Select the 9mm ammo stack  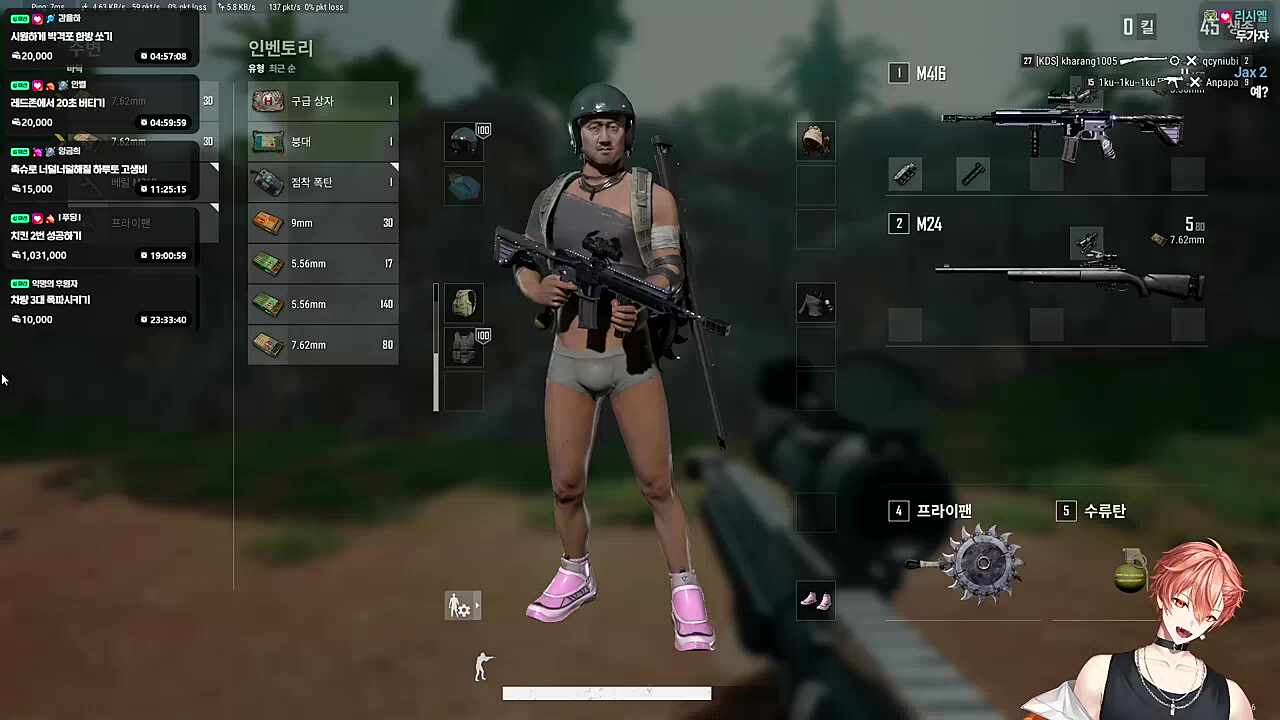tap(322, 222)
